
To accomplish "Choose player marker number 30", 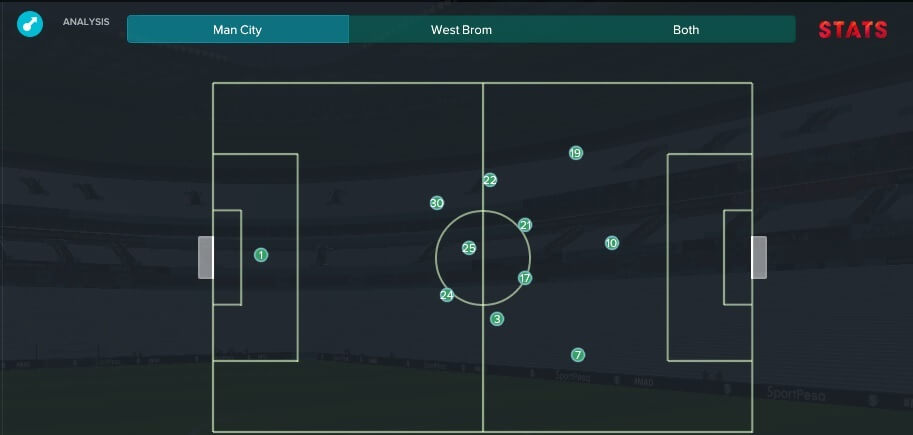I will [x=437, y=203].
